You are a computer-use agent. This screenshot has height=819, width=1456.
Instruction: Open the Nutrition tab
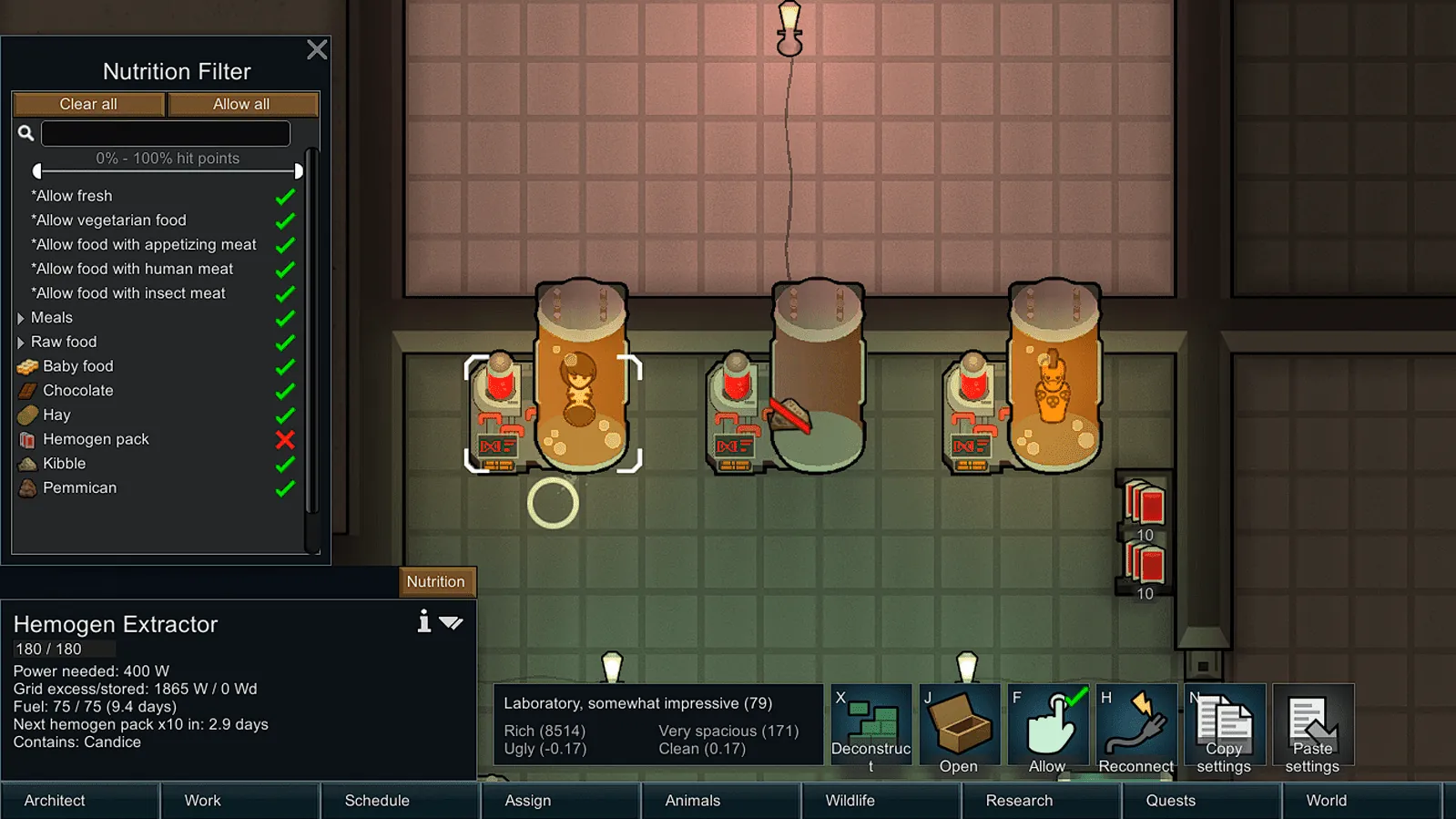pyautogui.click(x=435, y=581)
